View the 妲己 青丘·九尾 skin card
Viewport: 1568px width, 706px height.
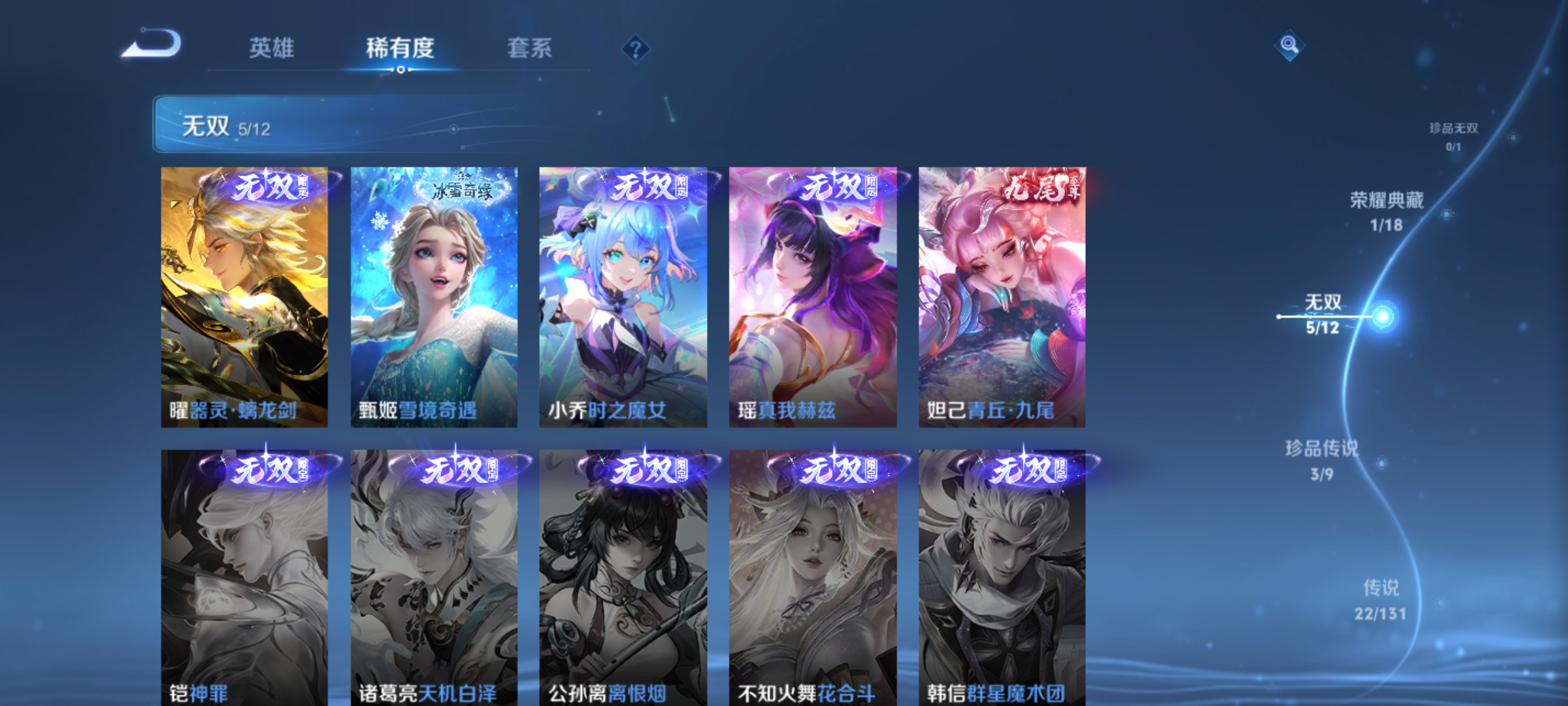pyautogui.click(x=1002, y=297)
